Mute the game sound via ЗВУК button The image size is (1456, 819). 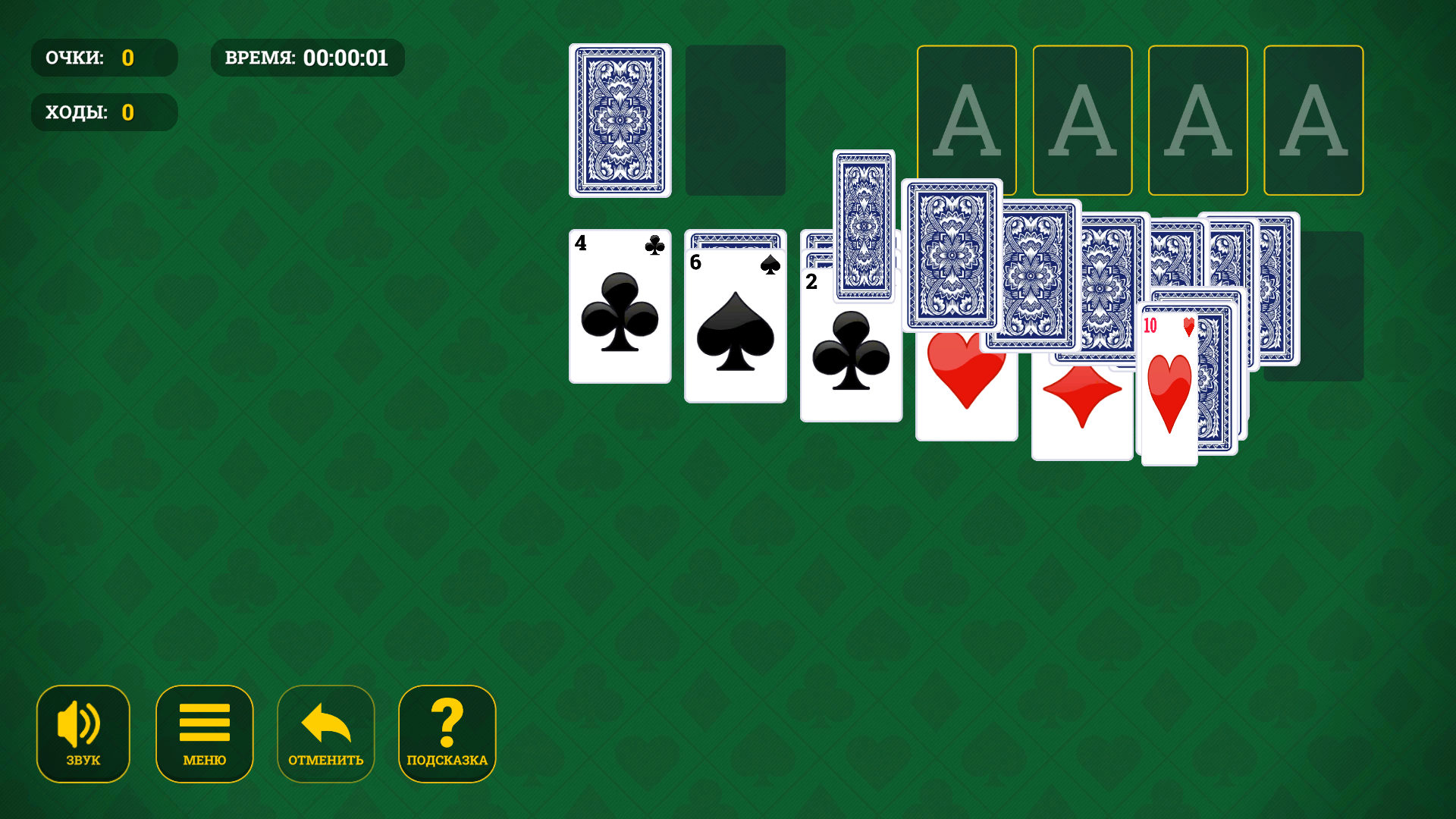click(83, 733)
